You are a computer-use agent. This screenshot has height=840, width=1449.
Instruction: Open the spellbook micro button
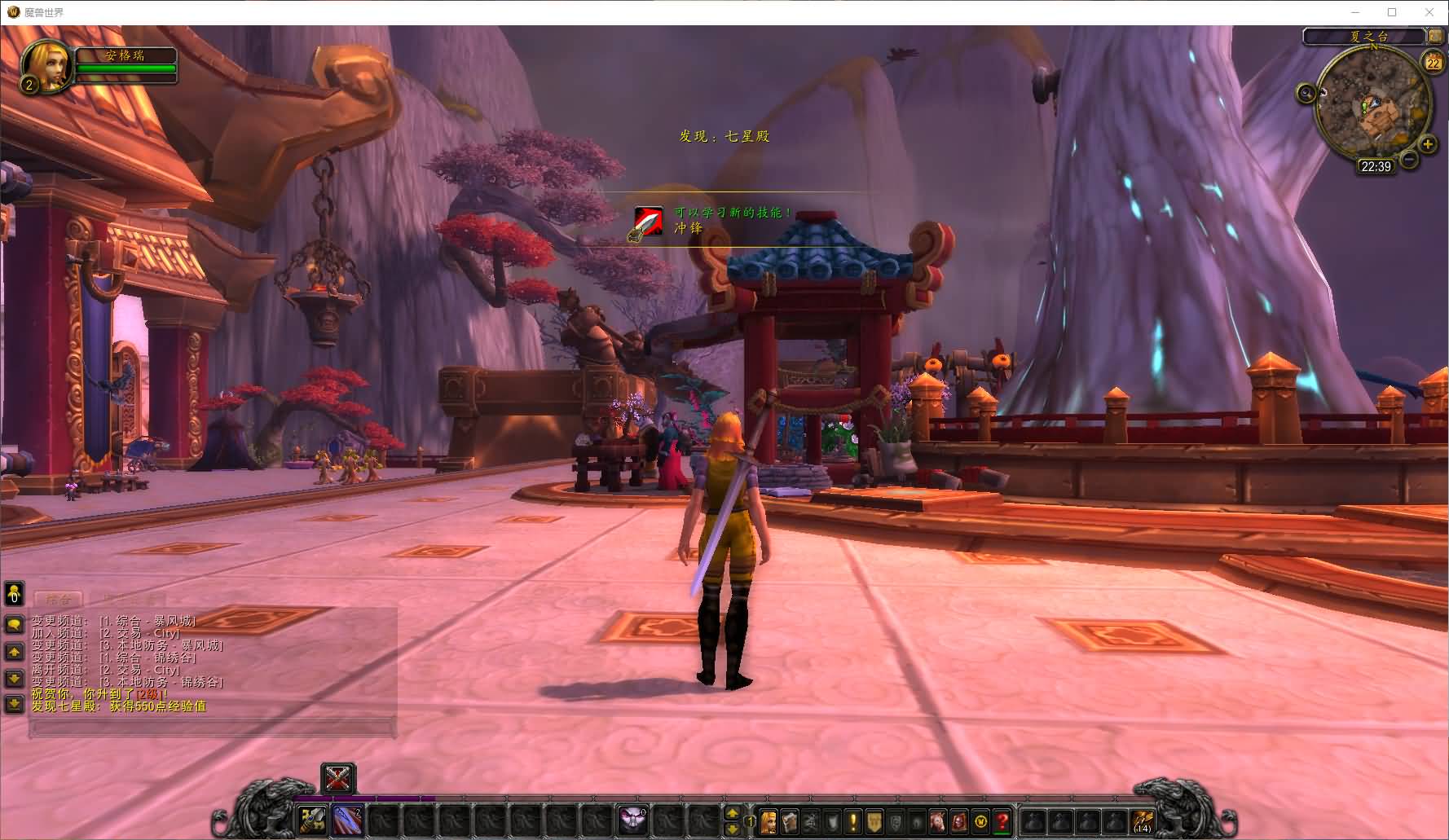(x=790, y=821)
